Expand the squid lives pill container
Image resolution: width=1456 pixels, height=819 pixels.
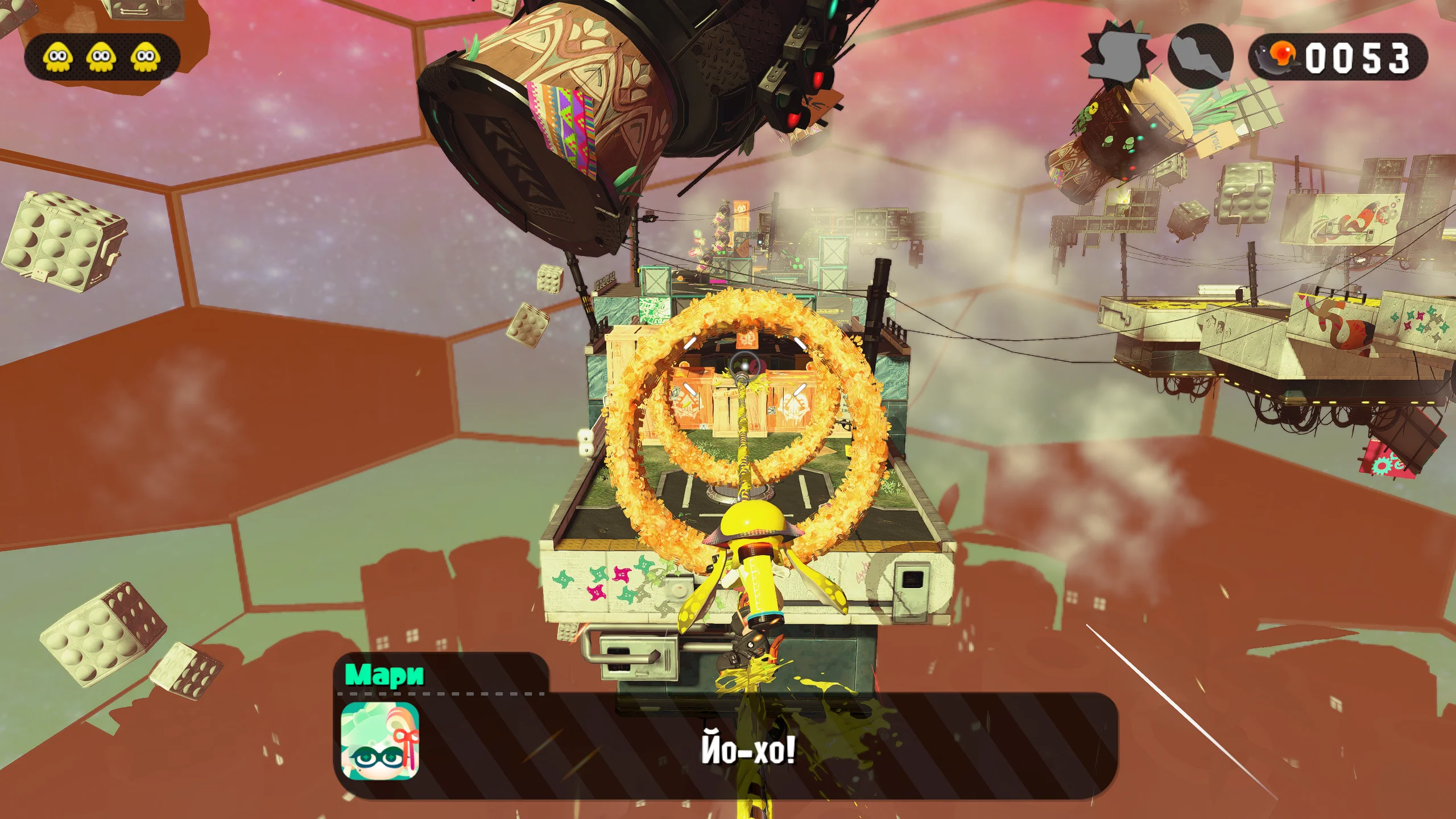click(x=104, y=55)
